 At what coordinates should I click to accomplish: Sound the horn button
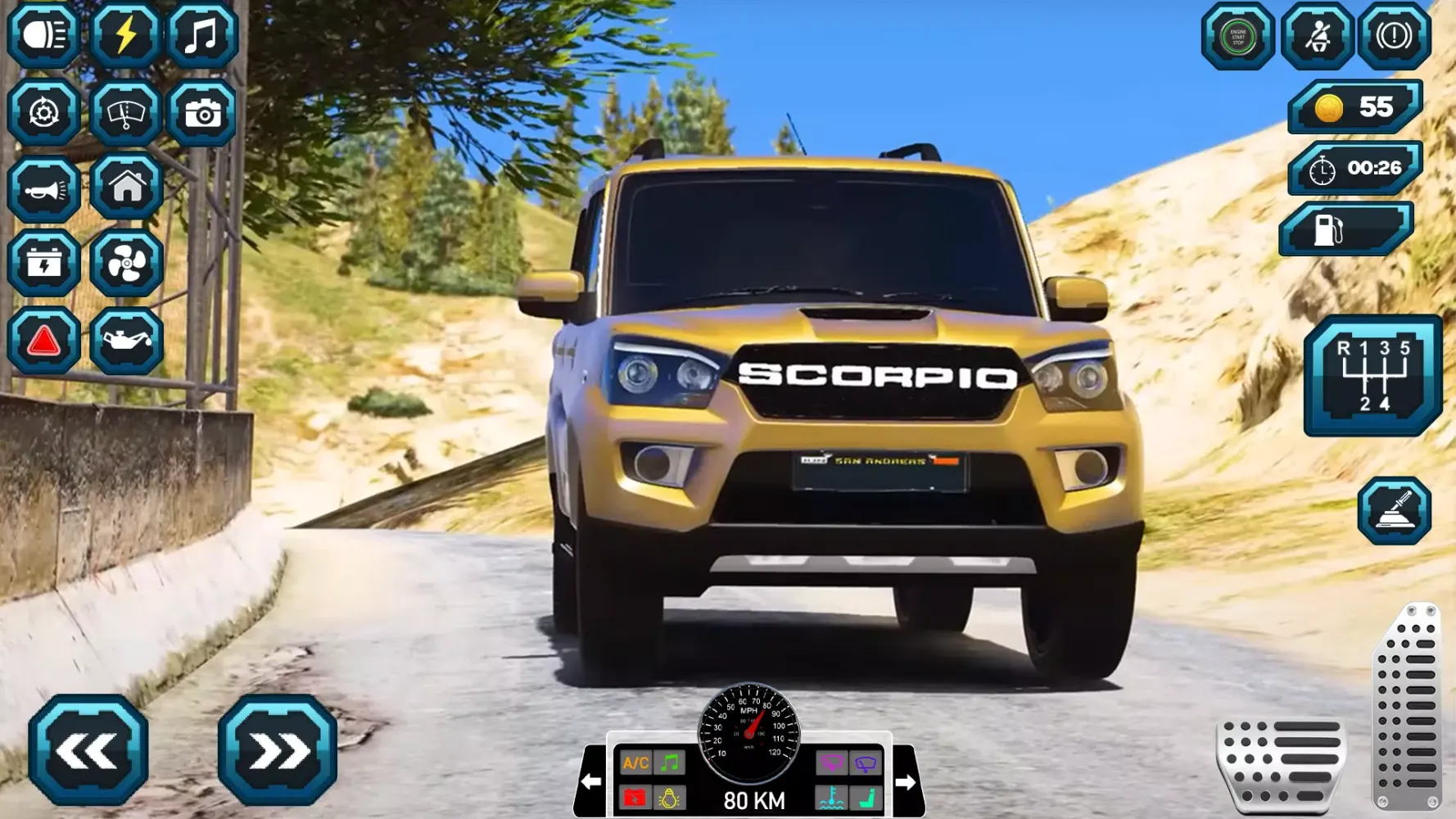click(44, 189)
